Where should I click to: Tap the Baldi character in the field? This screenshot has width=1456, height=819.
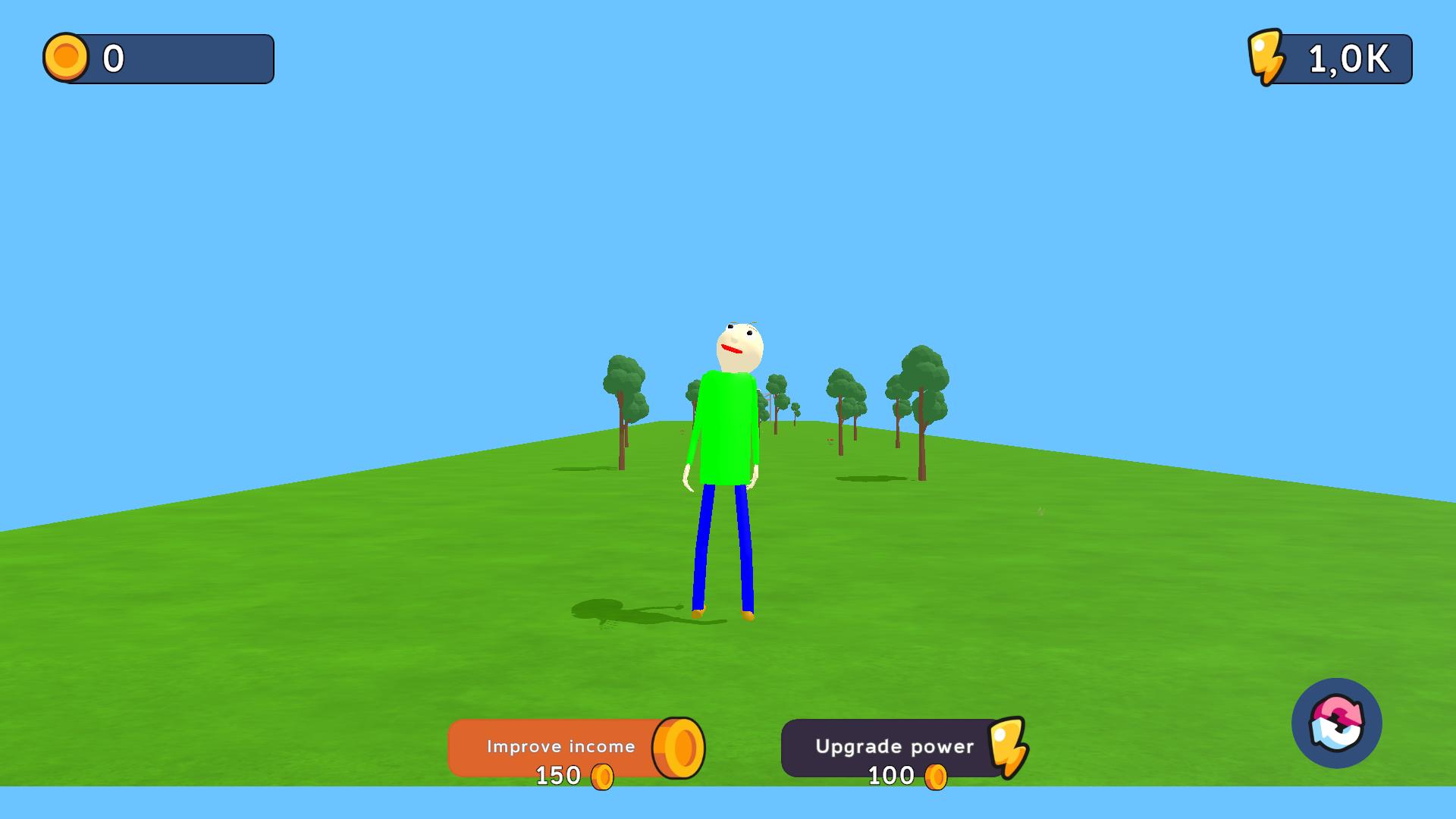tap(726, 425)
